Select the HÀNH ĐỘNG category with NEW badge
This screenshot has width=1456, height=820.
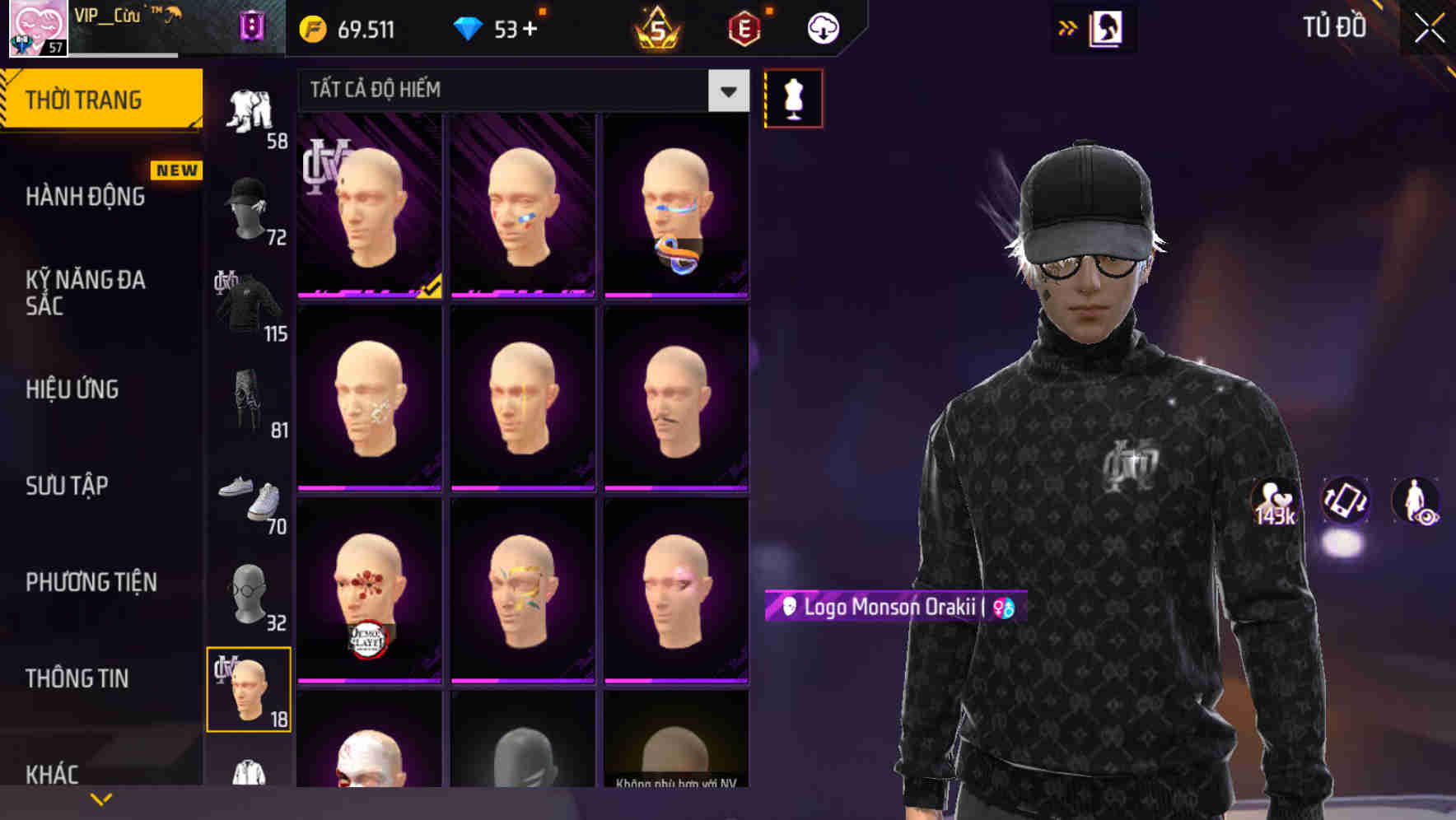pyautogui.click(x=86, y=196)
